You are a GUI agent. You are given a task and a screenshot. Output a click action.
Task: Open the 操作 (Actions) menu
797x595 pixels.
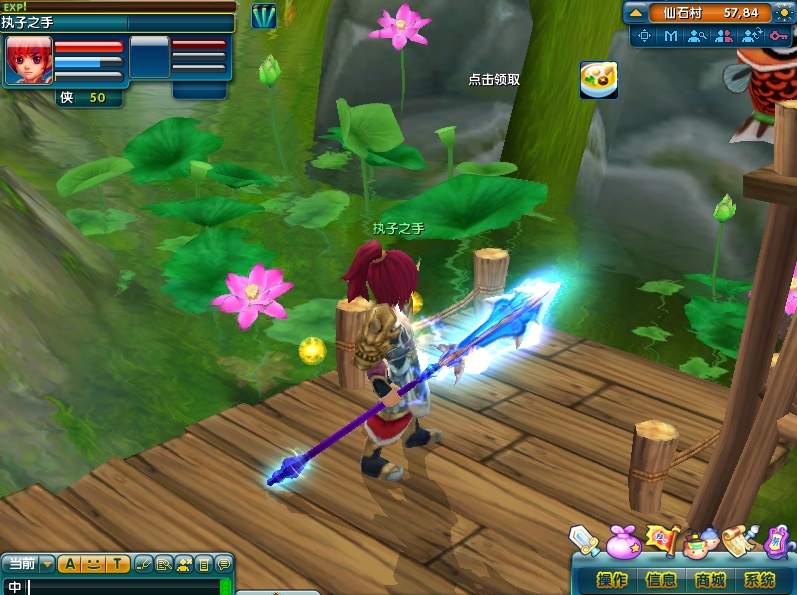click(x=612, y=580)
